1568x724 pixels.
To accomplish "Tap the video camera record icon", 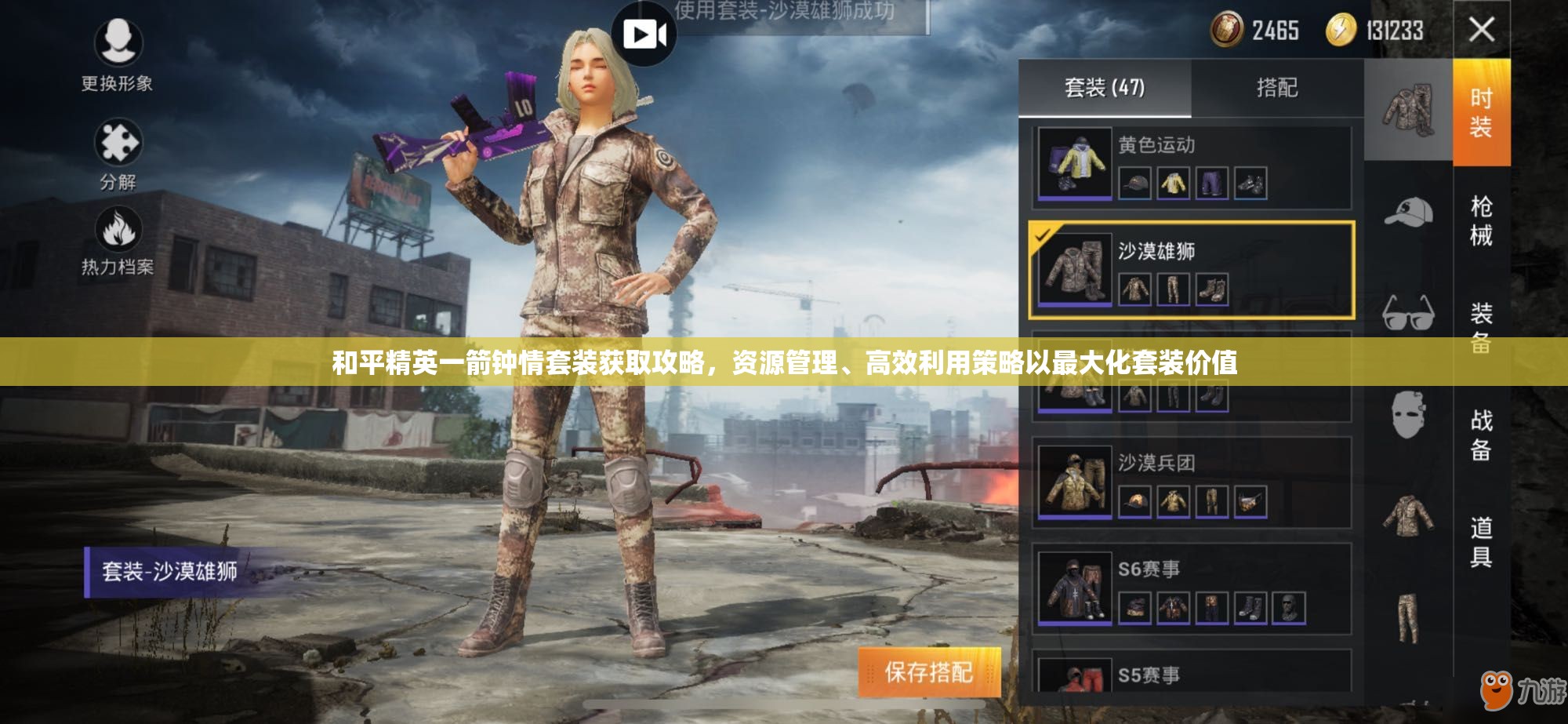I will [644, 34].
